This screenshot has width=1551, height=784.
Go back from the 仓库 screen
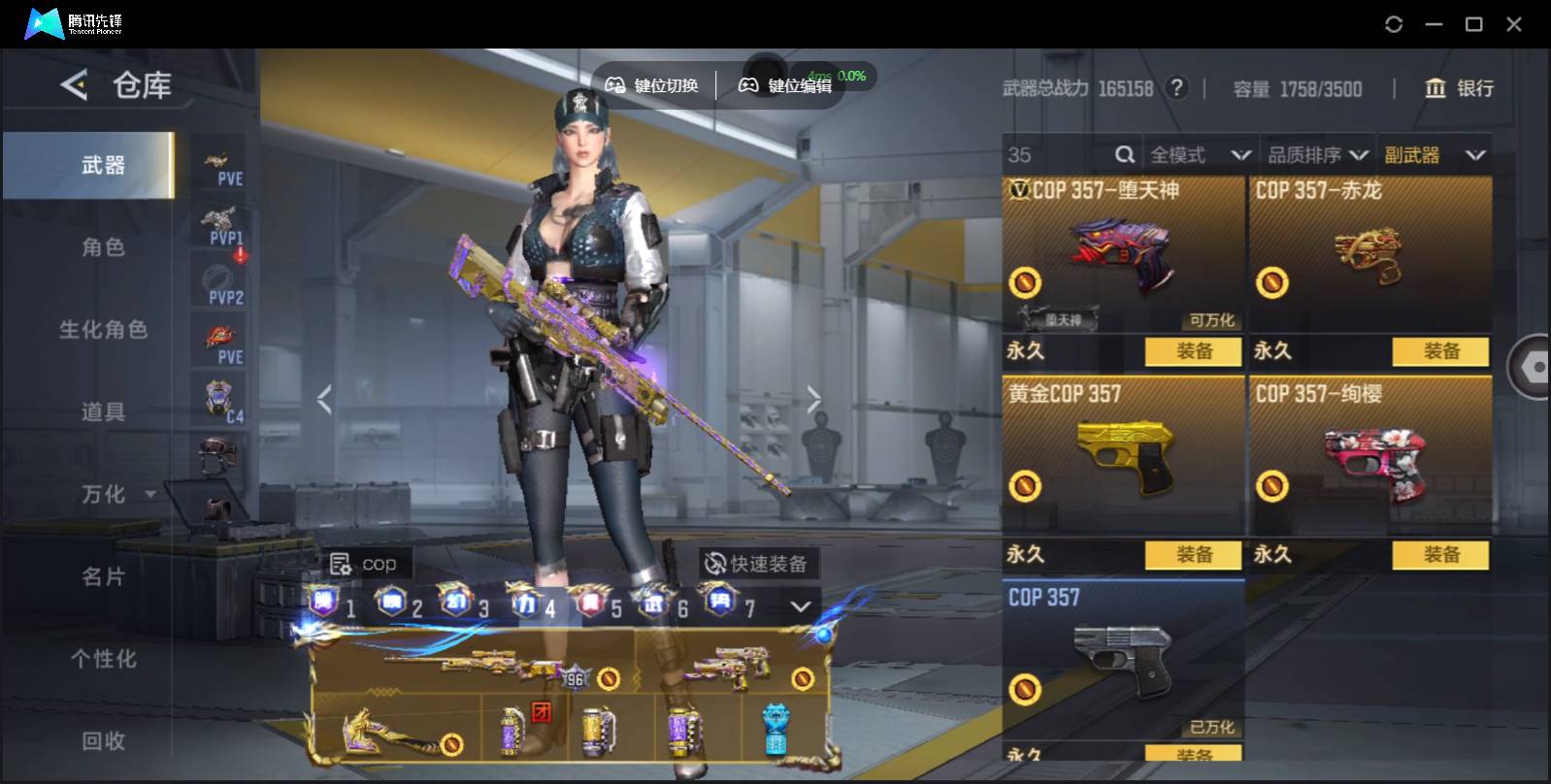pos(74,85)
